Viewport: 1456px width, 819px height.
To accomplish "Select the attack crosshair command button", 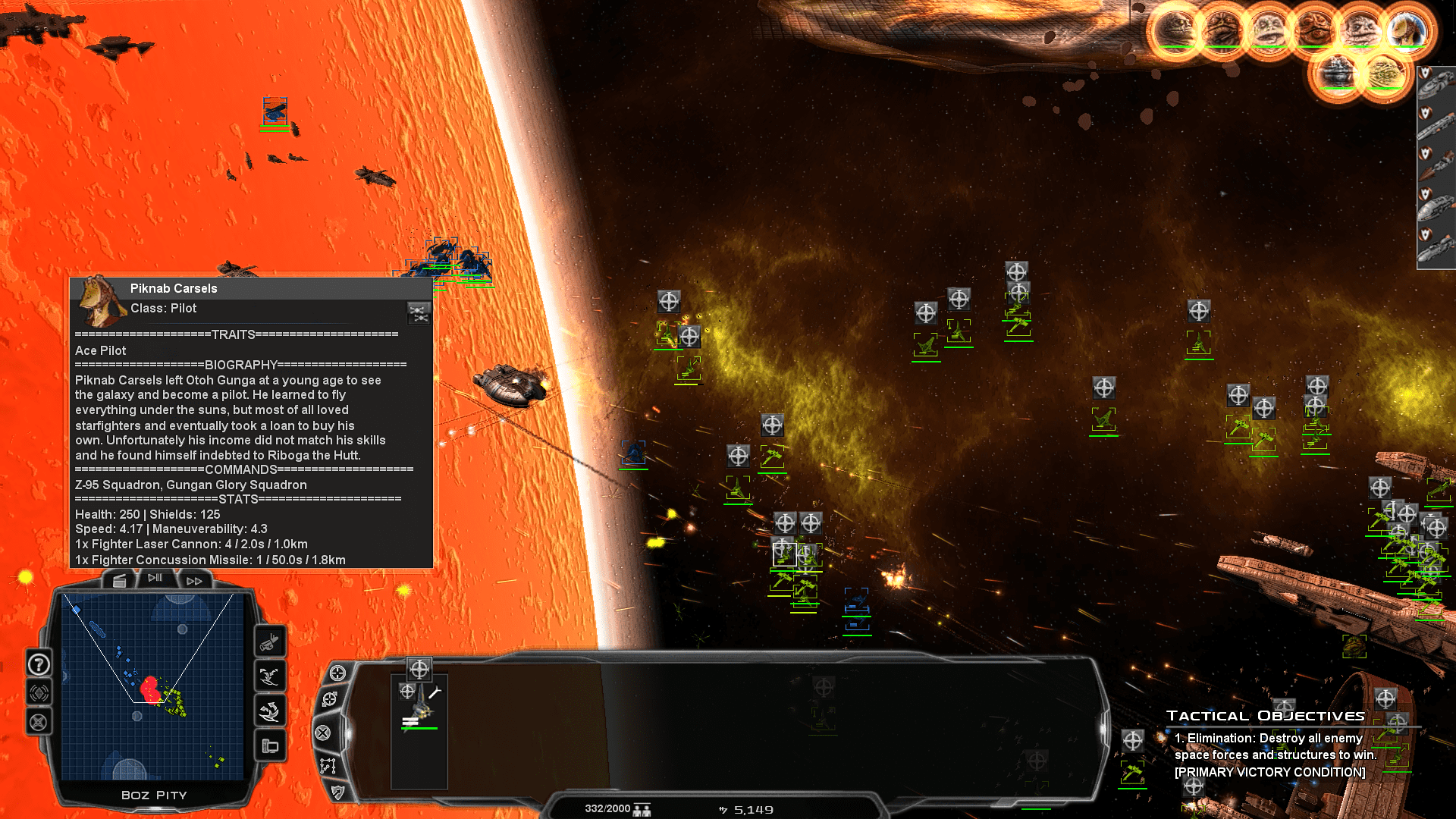I will [x=337, y=673].
